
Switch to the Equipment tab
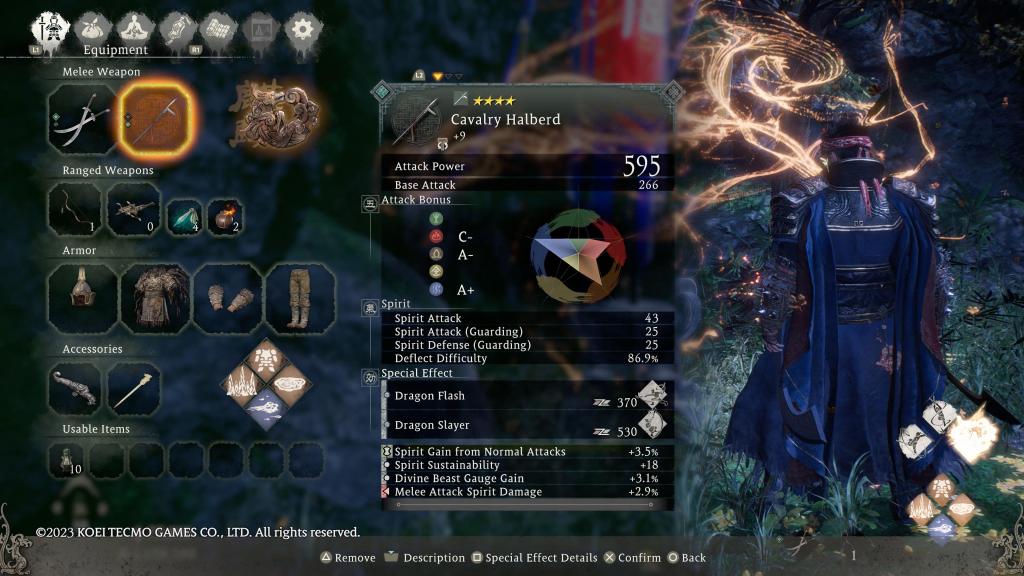pyautogui.click(x=50, y=27)
